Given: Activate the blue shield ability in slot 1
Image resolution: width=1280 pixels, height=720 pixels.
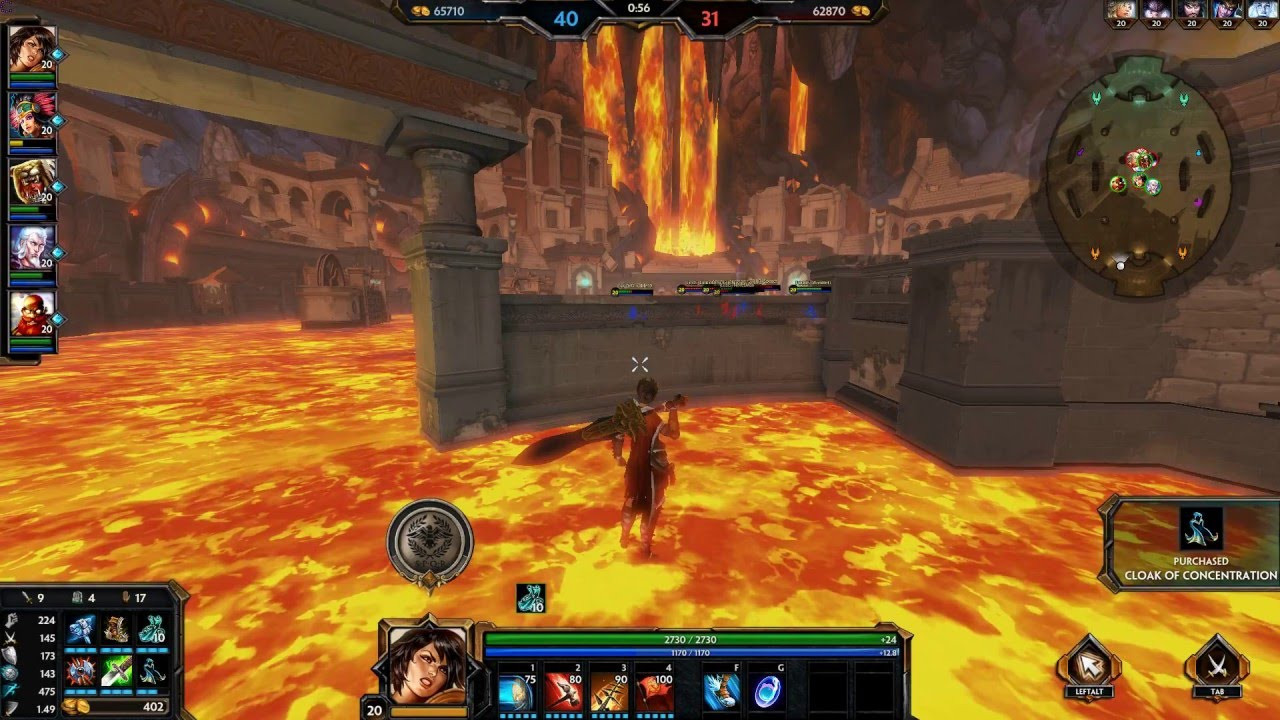Looking at the screenshot, I should 516,691.
